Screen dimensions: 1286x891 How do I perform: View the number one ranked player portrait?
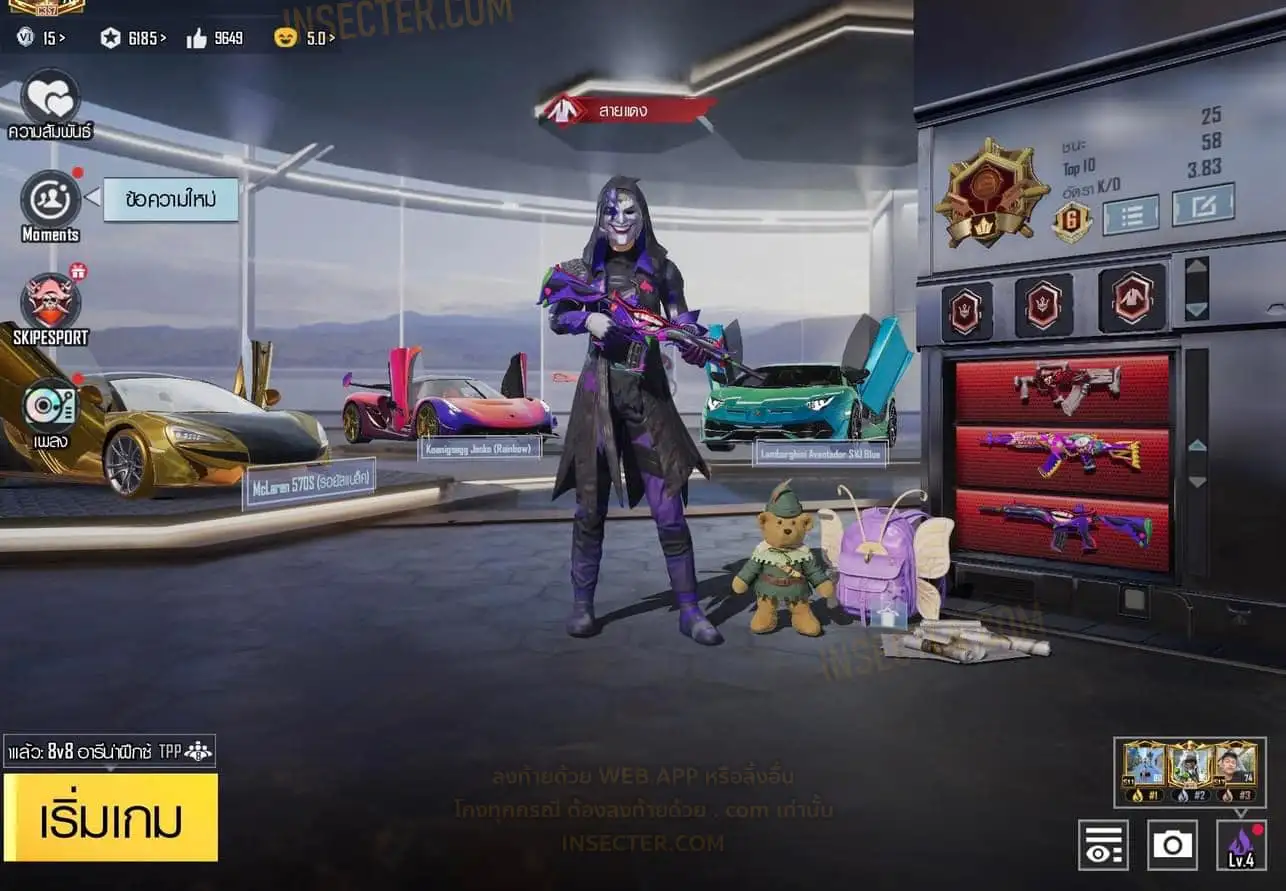[1144, 767]
